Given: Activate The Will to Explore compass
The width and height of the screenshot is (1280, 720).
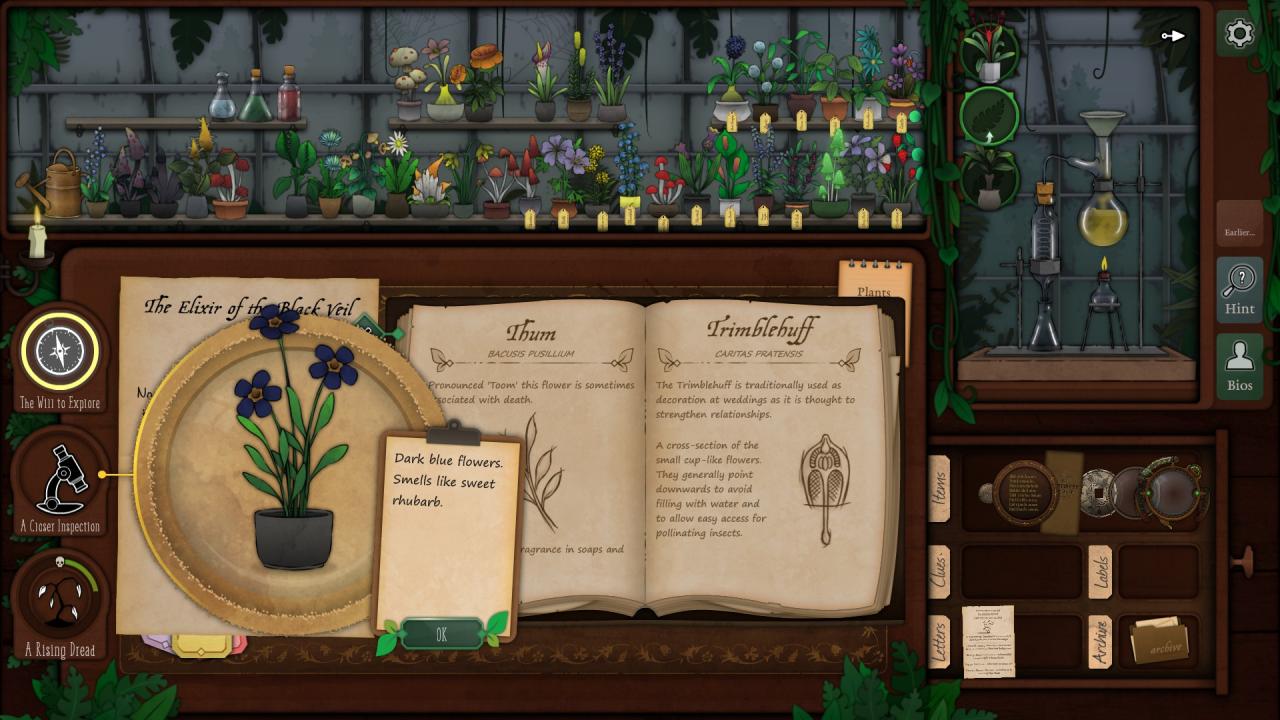Looking at the screenshot, I should click(x=60, y=351).
